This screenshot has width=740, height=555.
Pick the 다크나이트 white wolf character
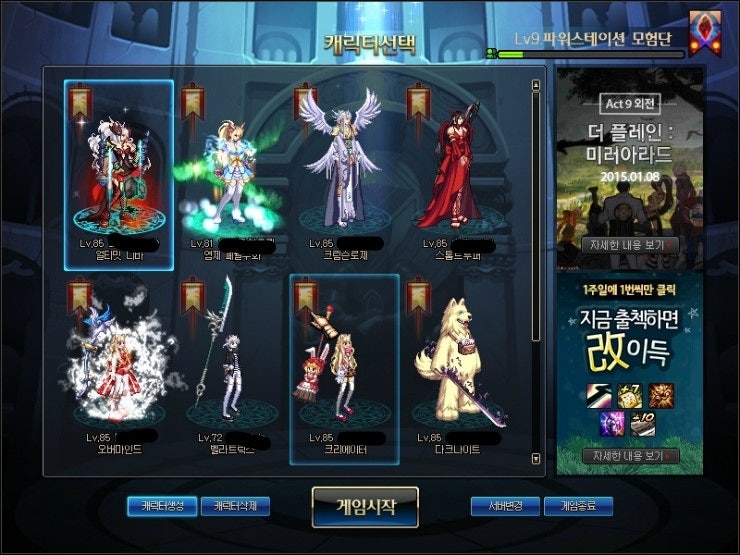(456, 370)
